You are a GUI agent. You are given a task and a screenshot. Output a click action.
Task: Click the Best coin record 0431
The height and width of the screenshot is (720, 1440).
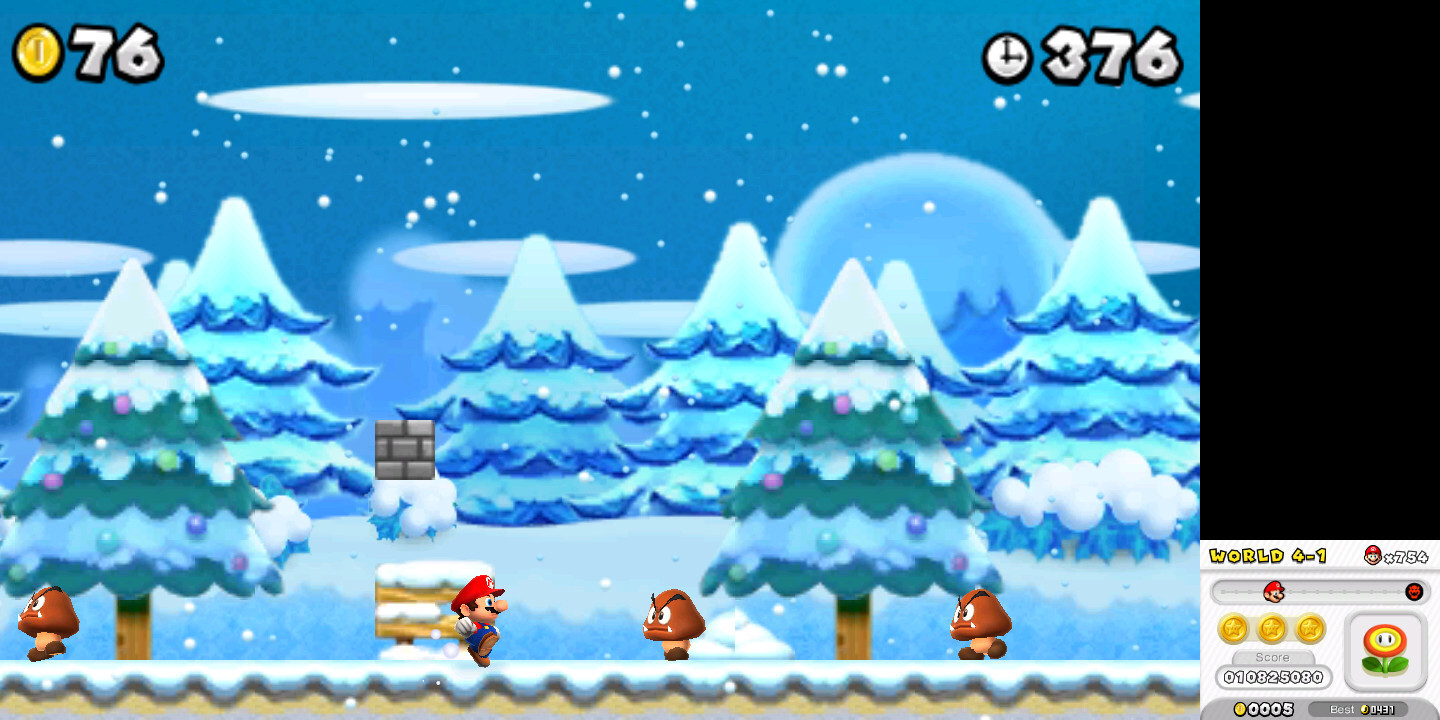[1360, 708]
